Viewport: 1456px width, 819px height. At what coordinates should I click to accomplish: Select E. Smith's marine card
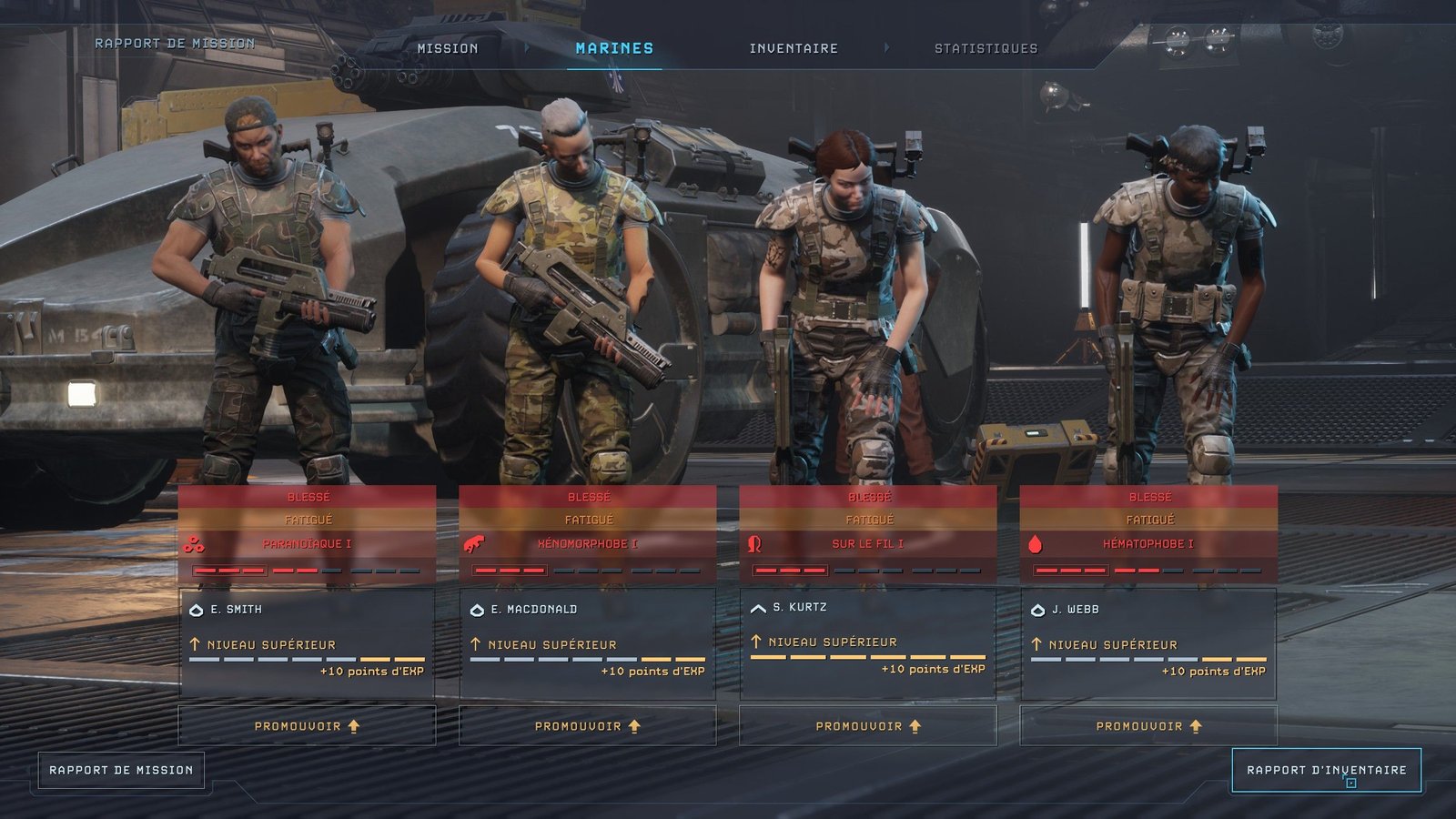click(307, 642)
